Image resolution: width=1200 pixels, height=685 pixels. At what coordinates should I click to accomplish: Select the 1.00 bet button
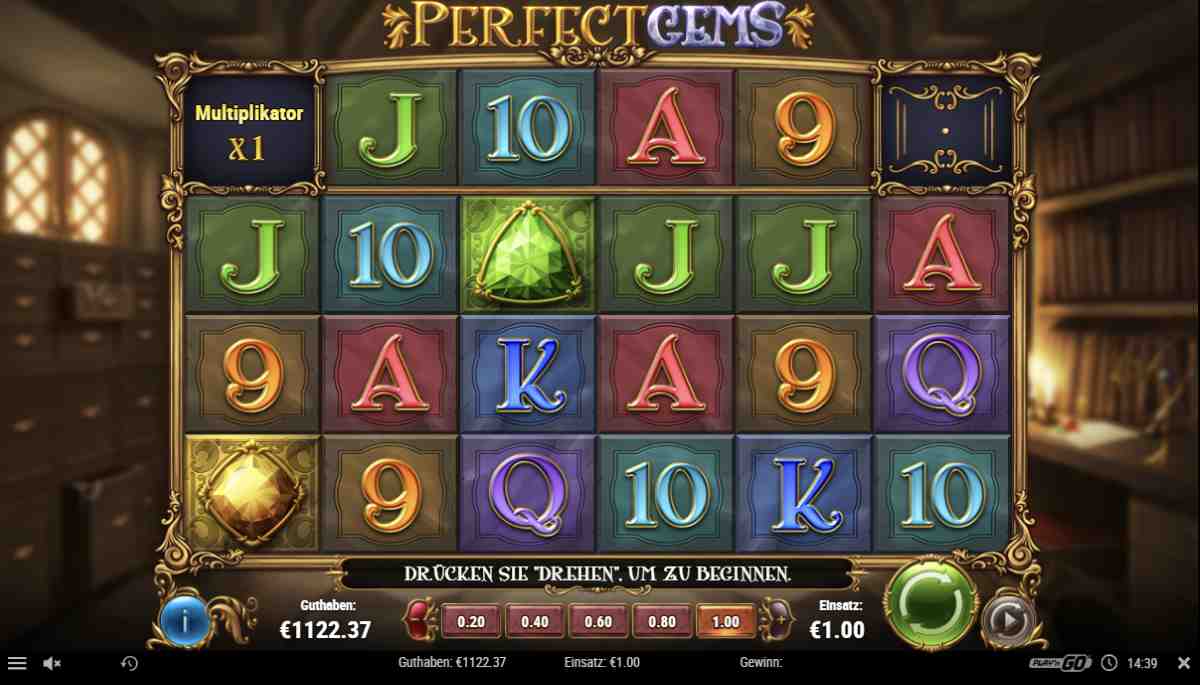click(x=725, y=621)
